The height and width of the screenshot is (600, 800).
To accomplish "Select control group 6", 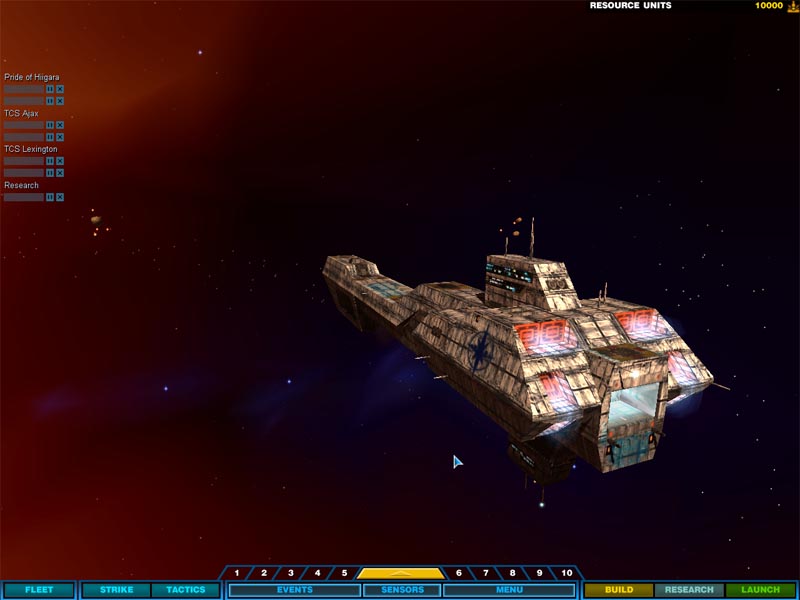I will [459, 573].
